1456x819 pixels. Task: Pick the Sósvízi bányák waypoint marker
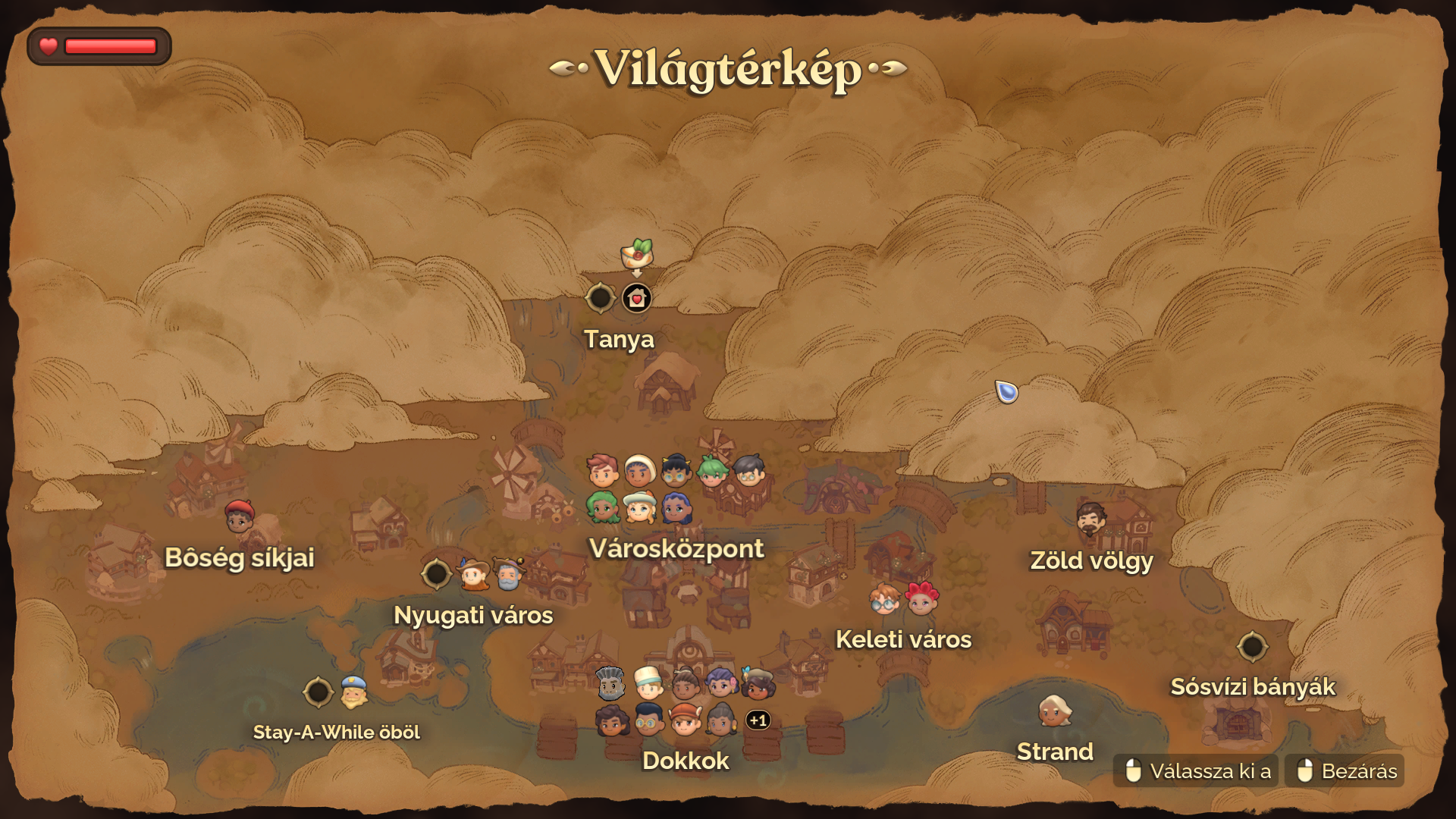[x=1252, y=647]
